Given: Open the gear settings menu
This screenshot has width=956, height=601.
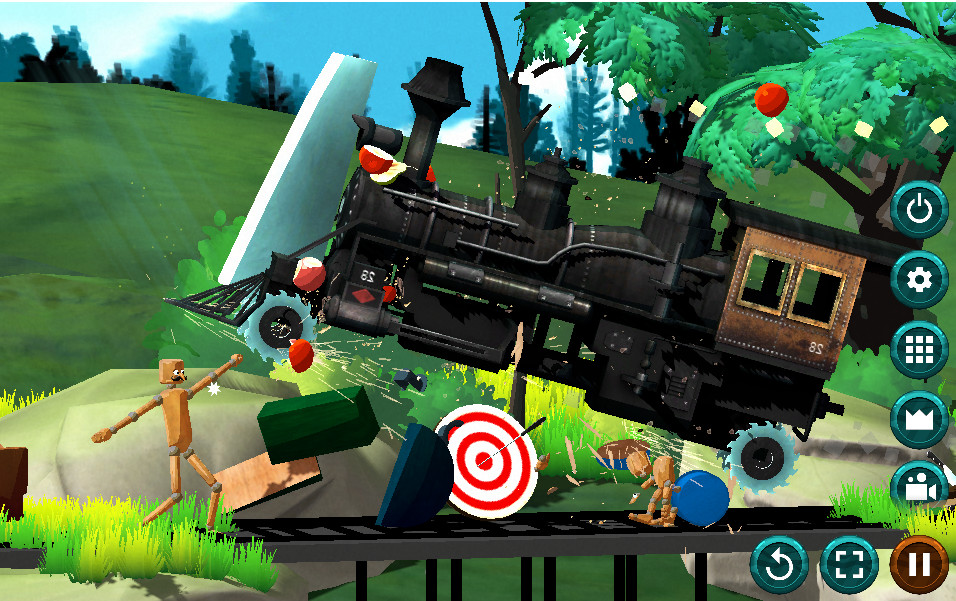Looking at the screenshot, I should (x=919, y=280).
